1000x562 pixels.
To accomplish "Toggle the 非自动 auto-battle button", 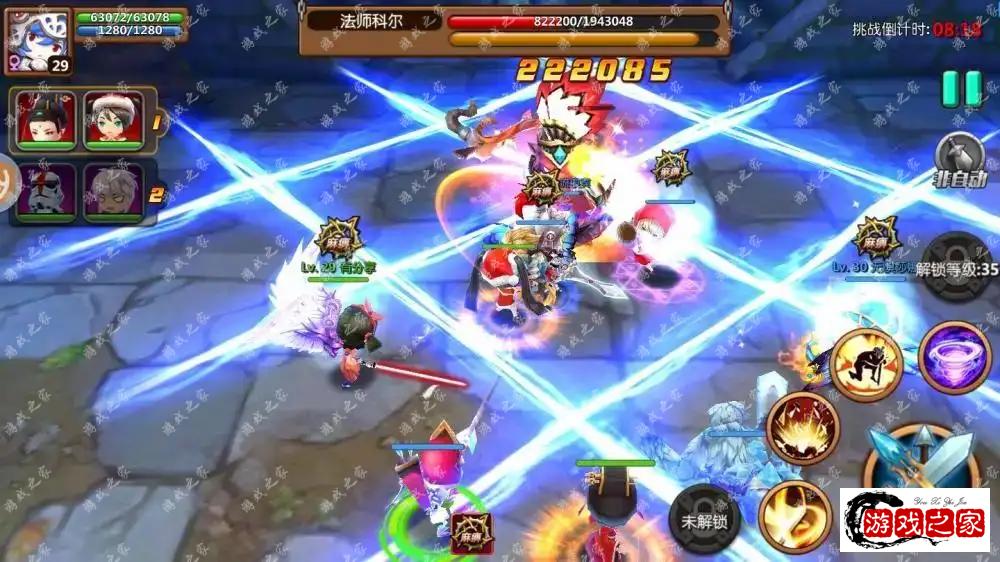I will click(960, 158).
